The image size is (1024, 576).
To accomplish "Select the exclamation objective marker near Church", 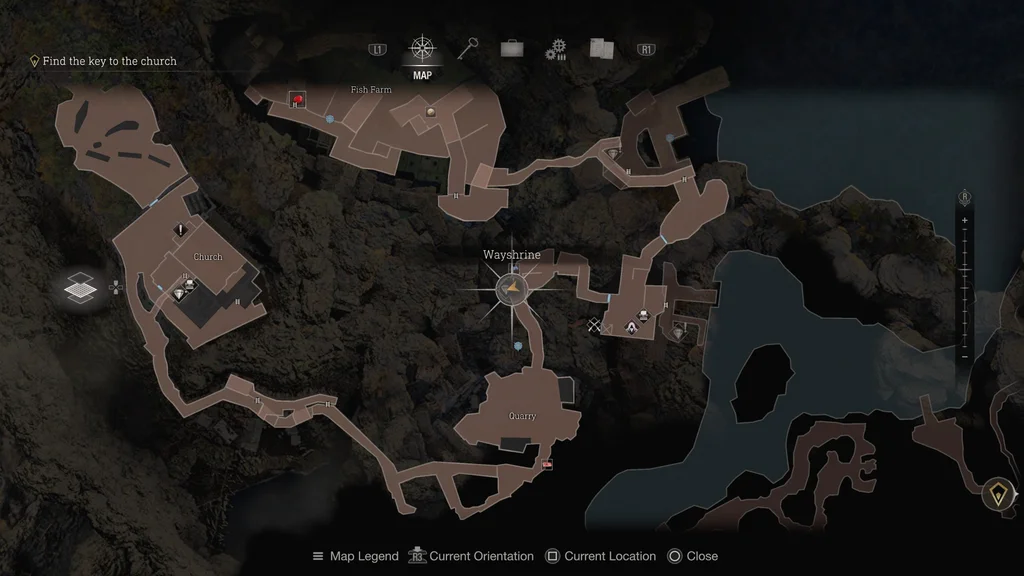I will [181, 230].
